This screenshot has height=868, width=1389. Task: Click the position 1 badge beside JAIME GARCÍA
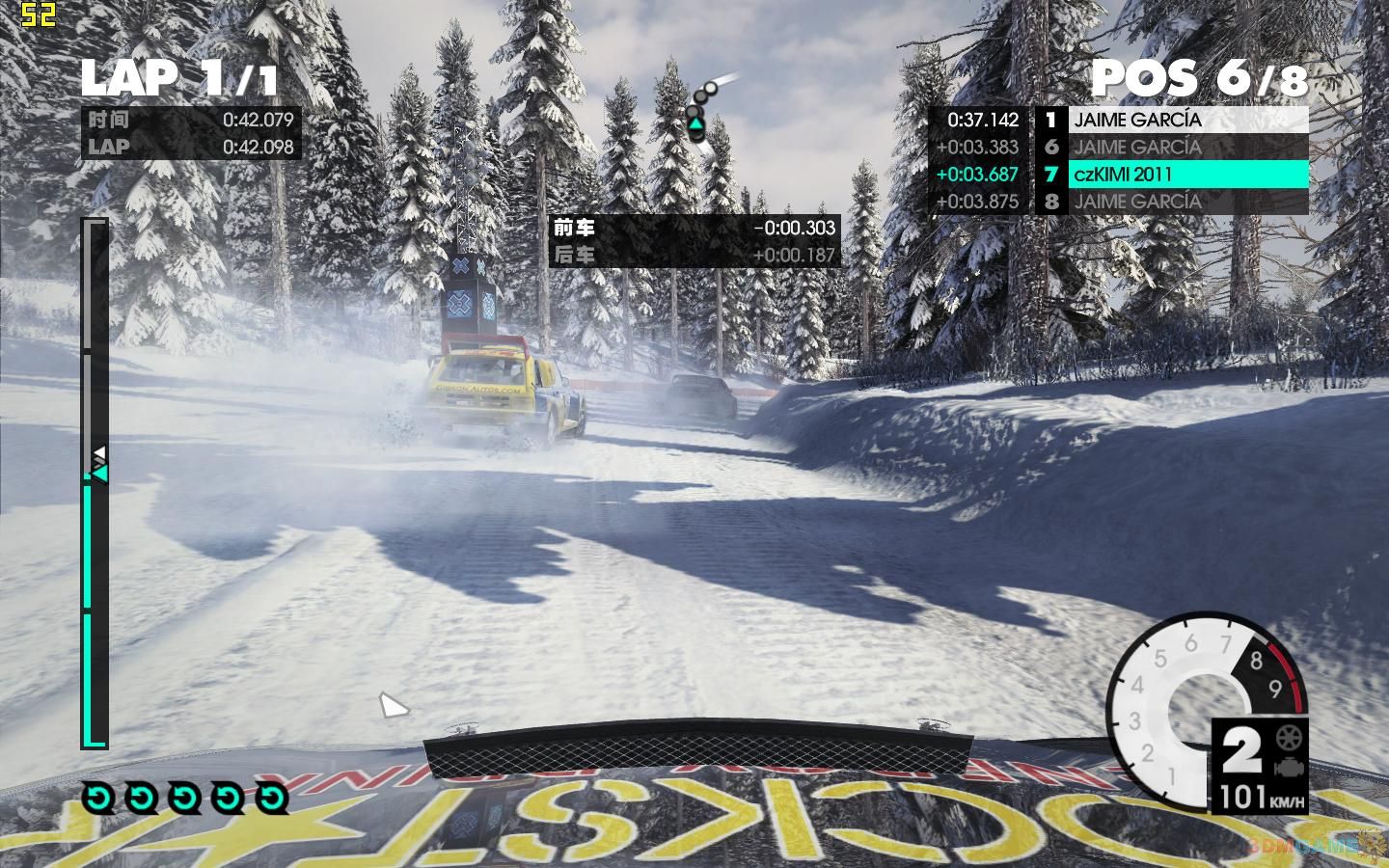coord(1050,120)
